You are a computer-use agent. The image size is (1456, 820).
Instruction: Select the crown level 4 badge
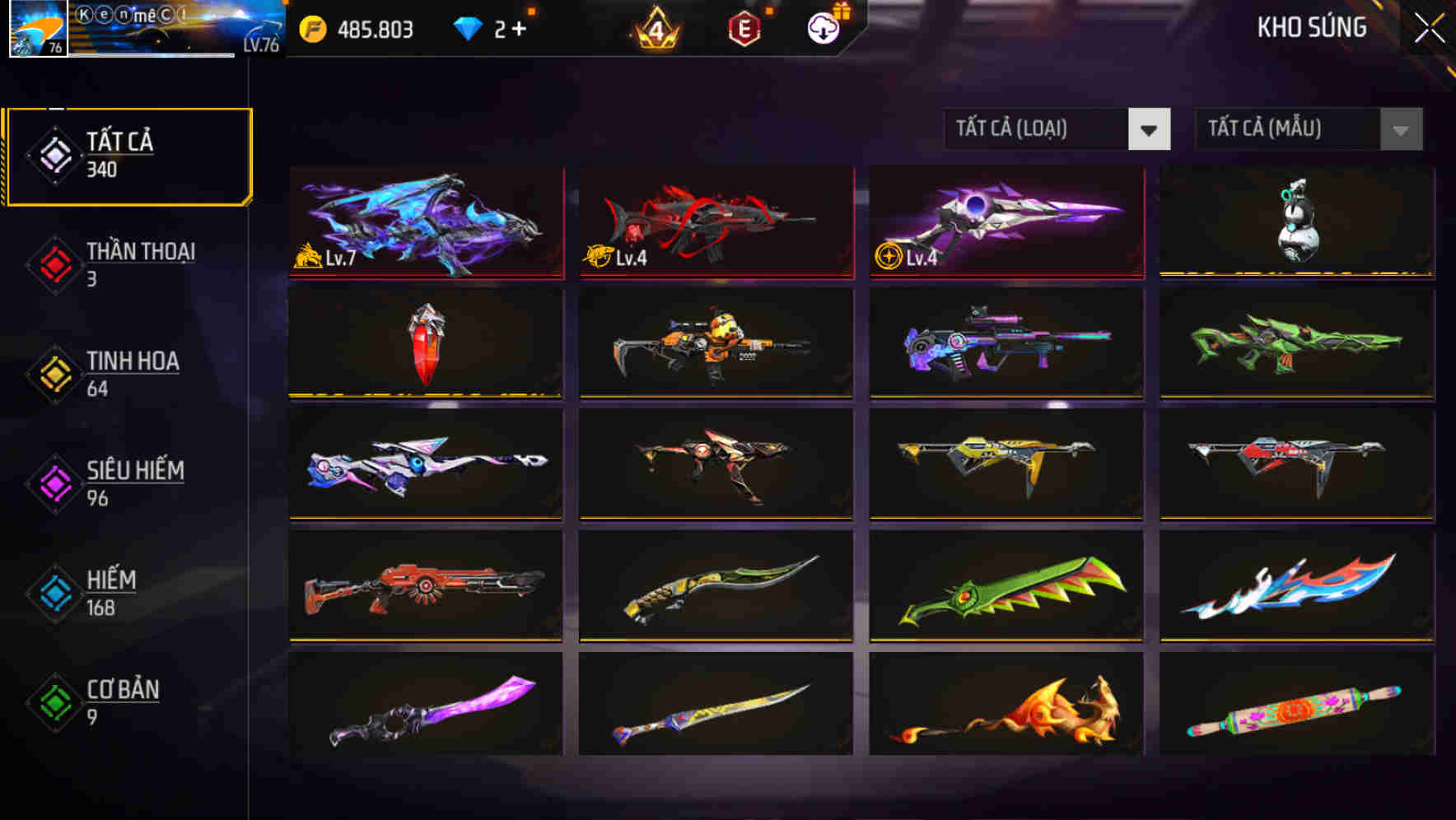tap(655, 27)
